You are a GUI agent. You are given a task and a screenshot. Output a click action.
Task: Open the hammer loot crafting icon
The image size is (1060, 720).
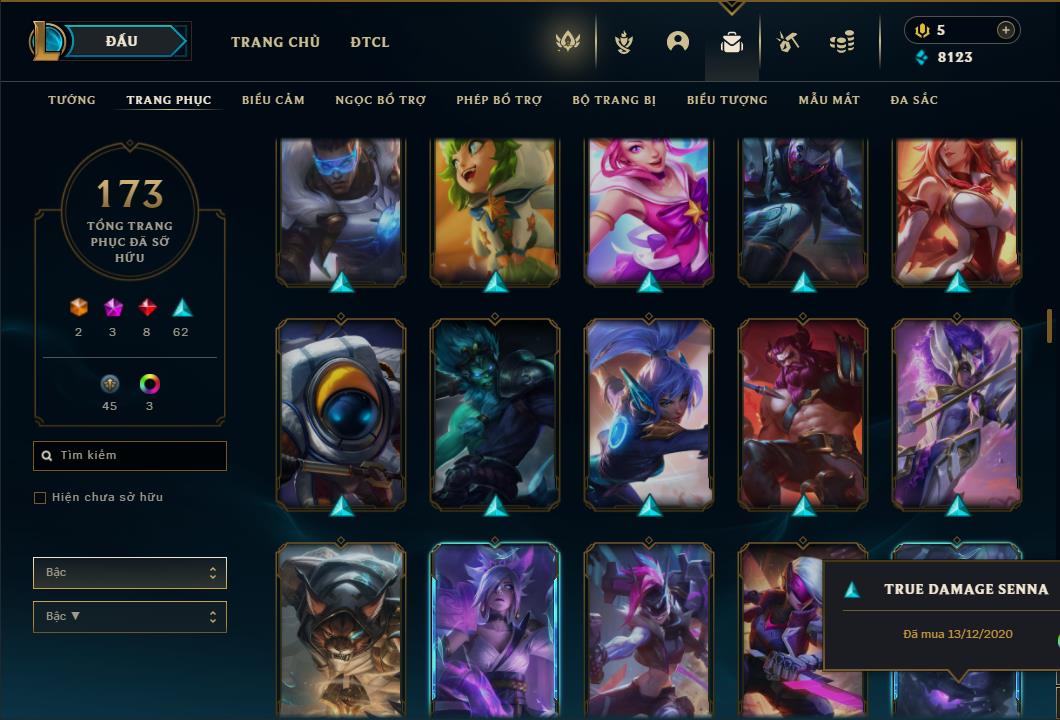[x=788, y=42]
